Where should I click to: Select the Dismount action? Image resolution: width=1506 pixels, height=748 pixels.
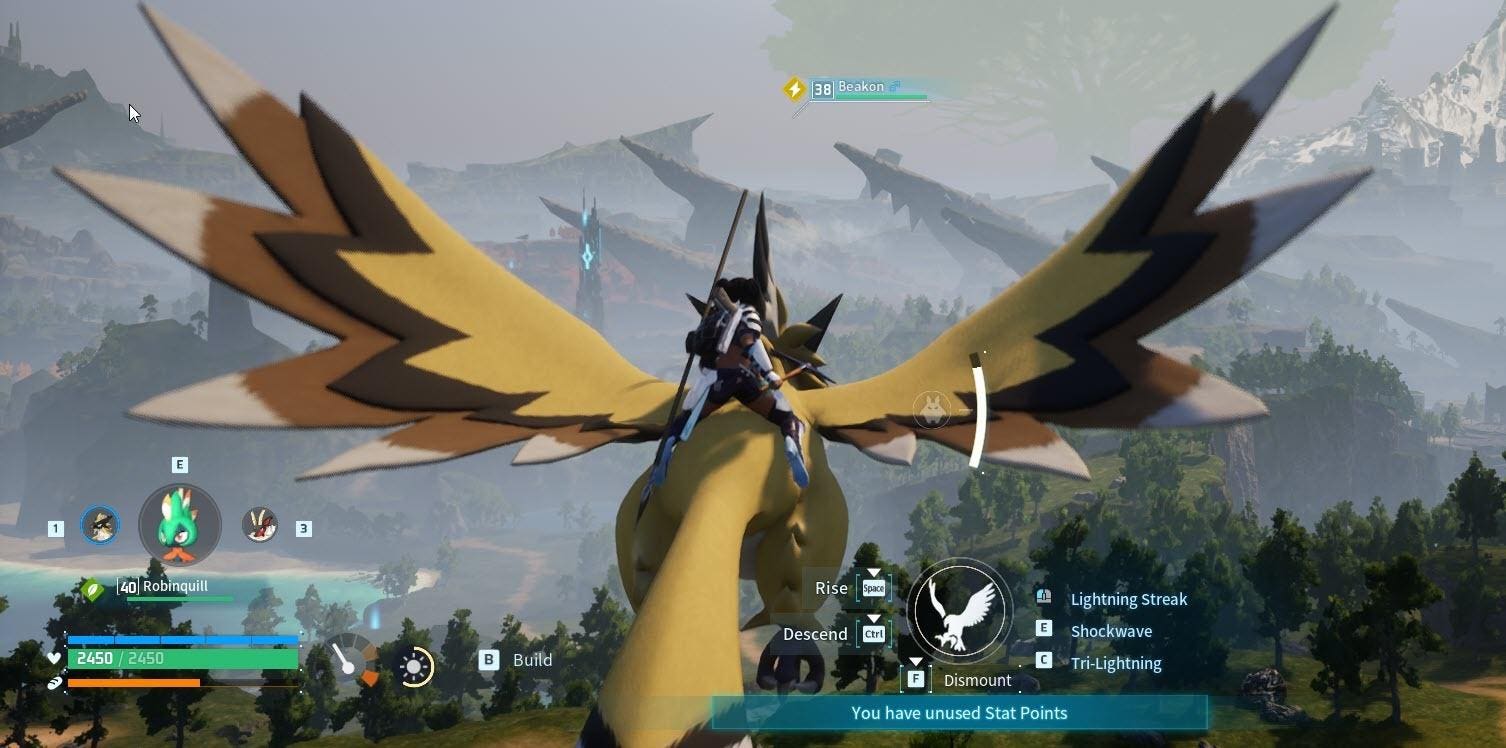click(x=976, y=680)
